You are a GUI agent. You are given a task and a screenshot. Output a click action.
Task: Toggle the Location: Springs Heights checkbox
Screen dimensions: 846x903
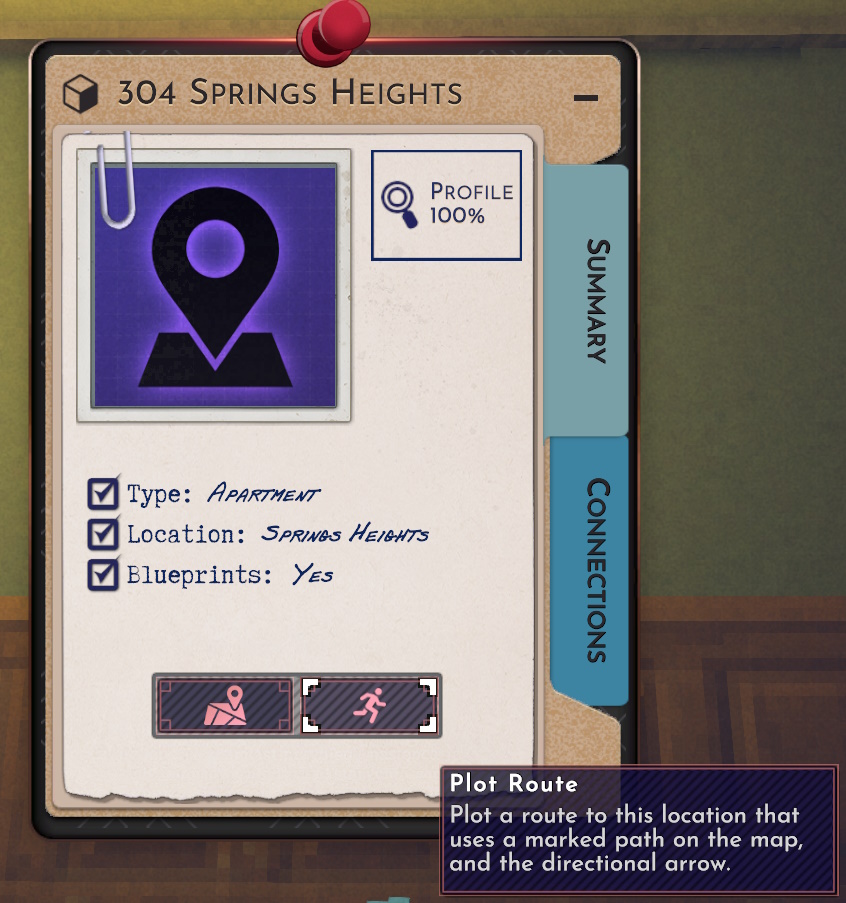[103, 534]
